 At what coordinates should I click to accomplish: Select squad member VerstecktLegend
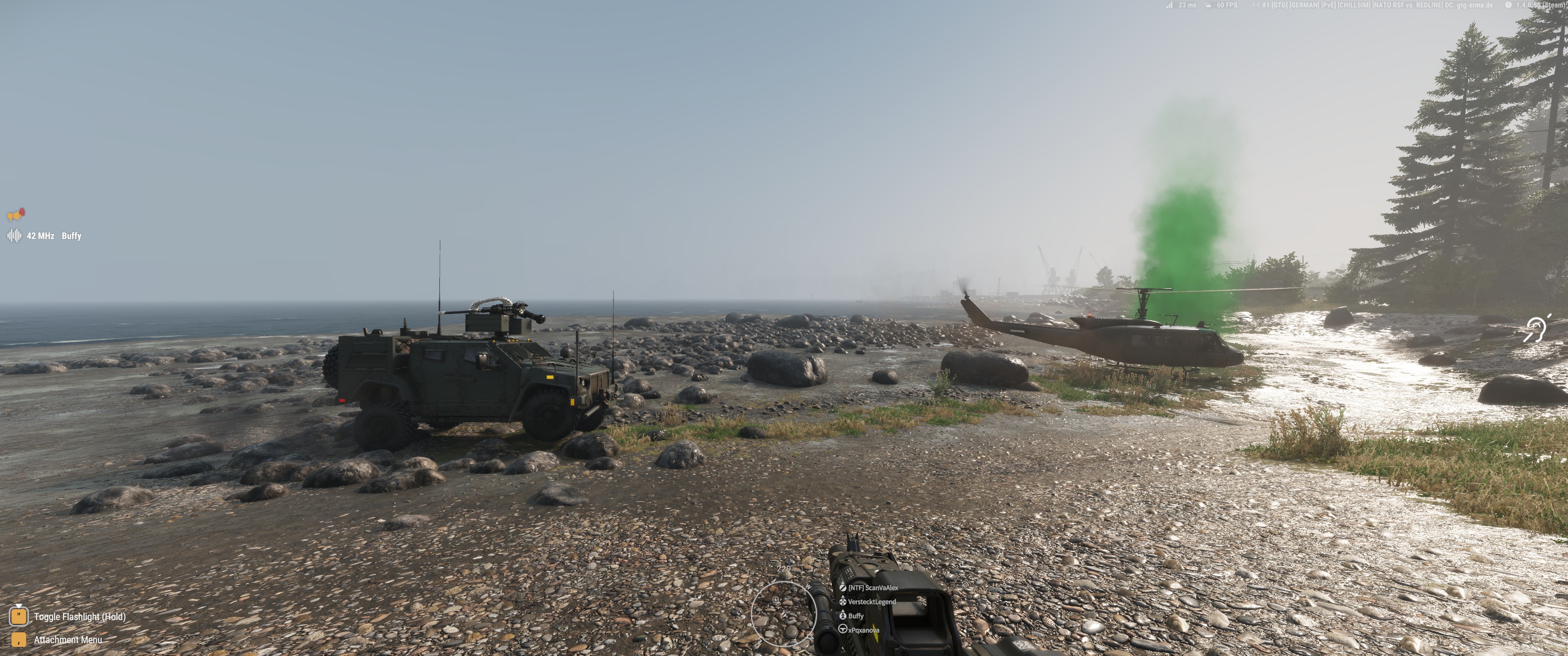pos(871,602)
